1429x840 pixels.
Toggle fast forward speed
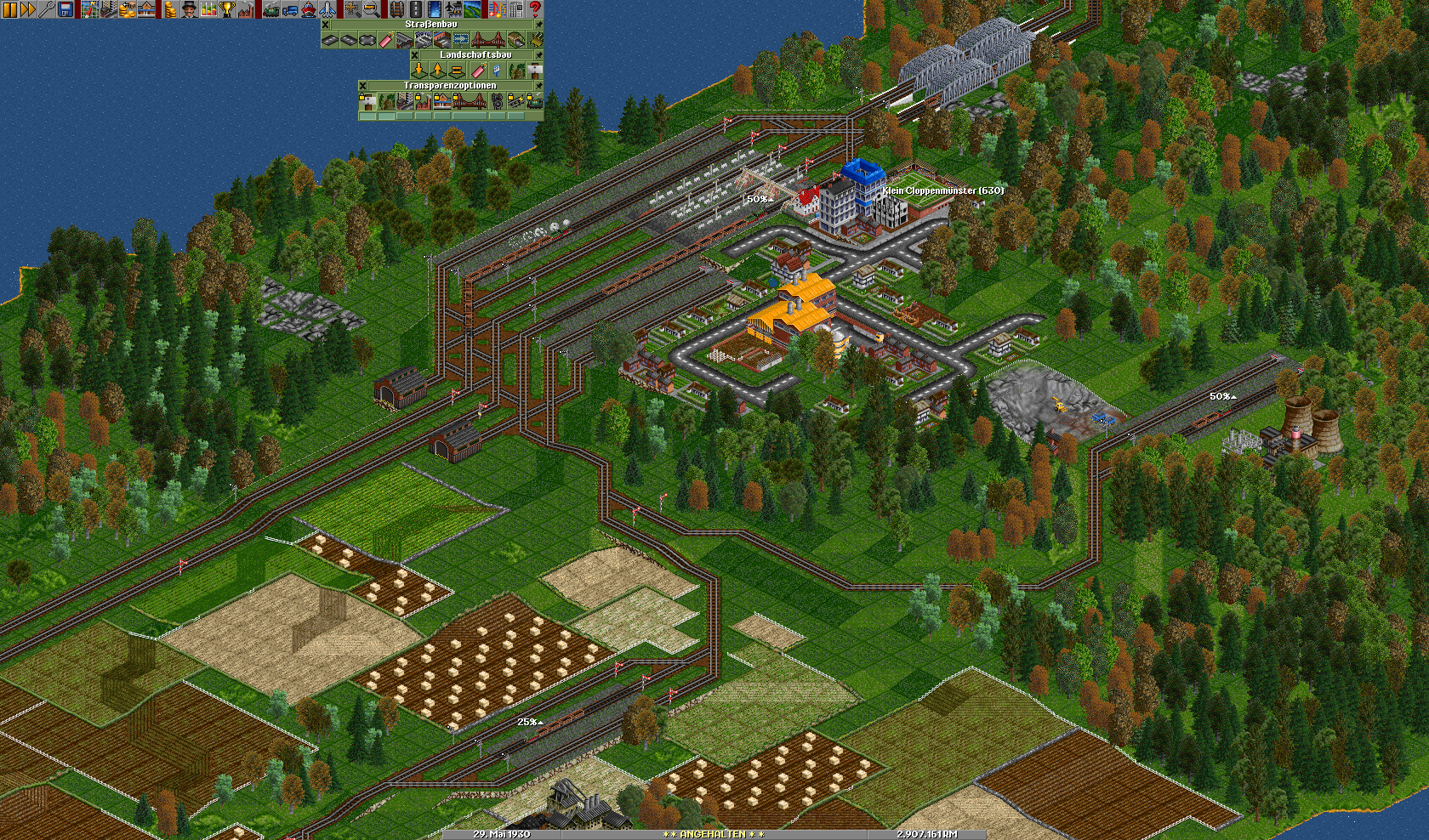pos(28,9)
